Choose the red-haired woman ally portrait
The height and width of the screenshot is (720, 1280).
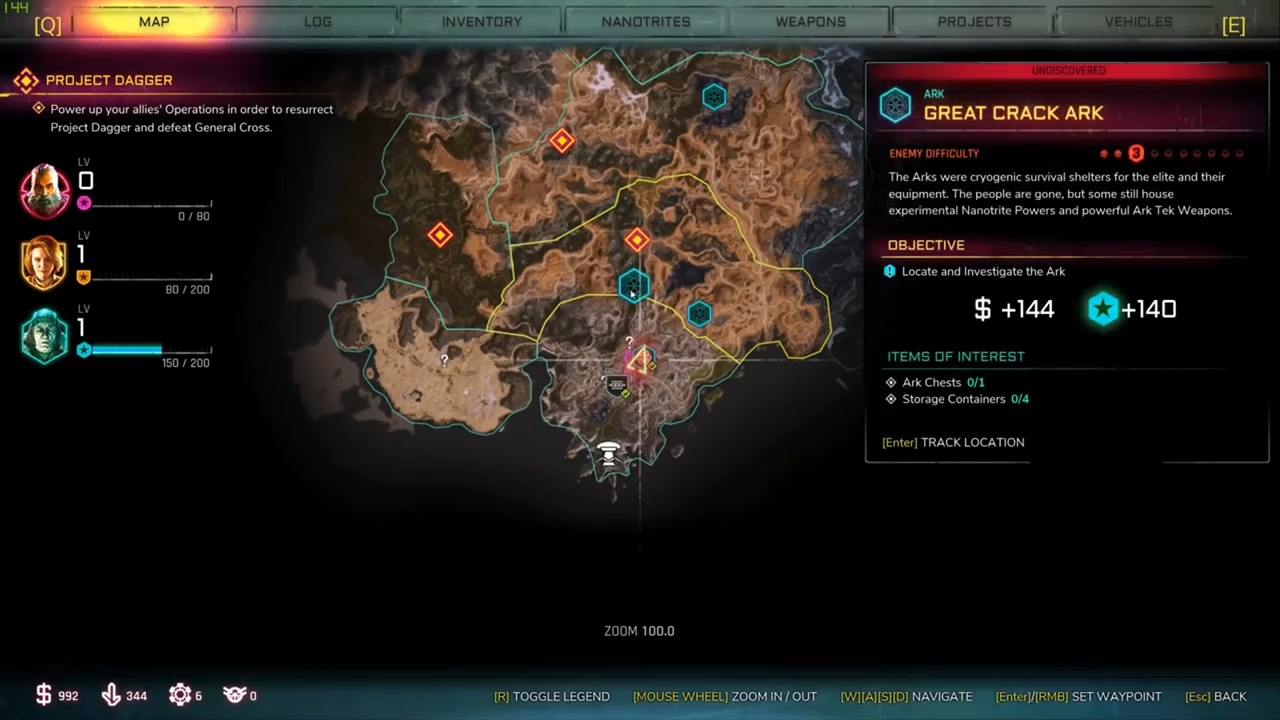45,263
